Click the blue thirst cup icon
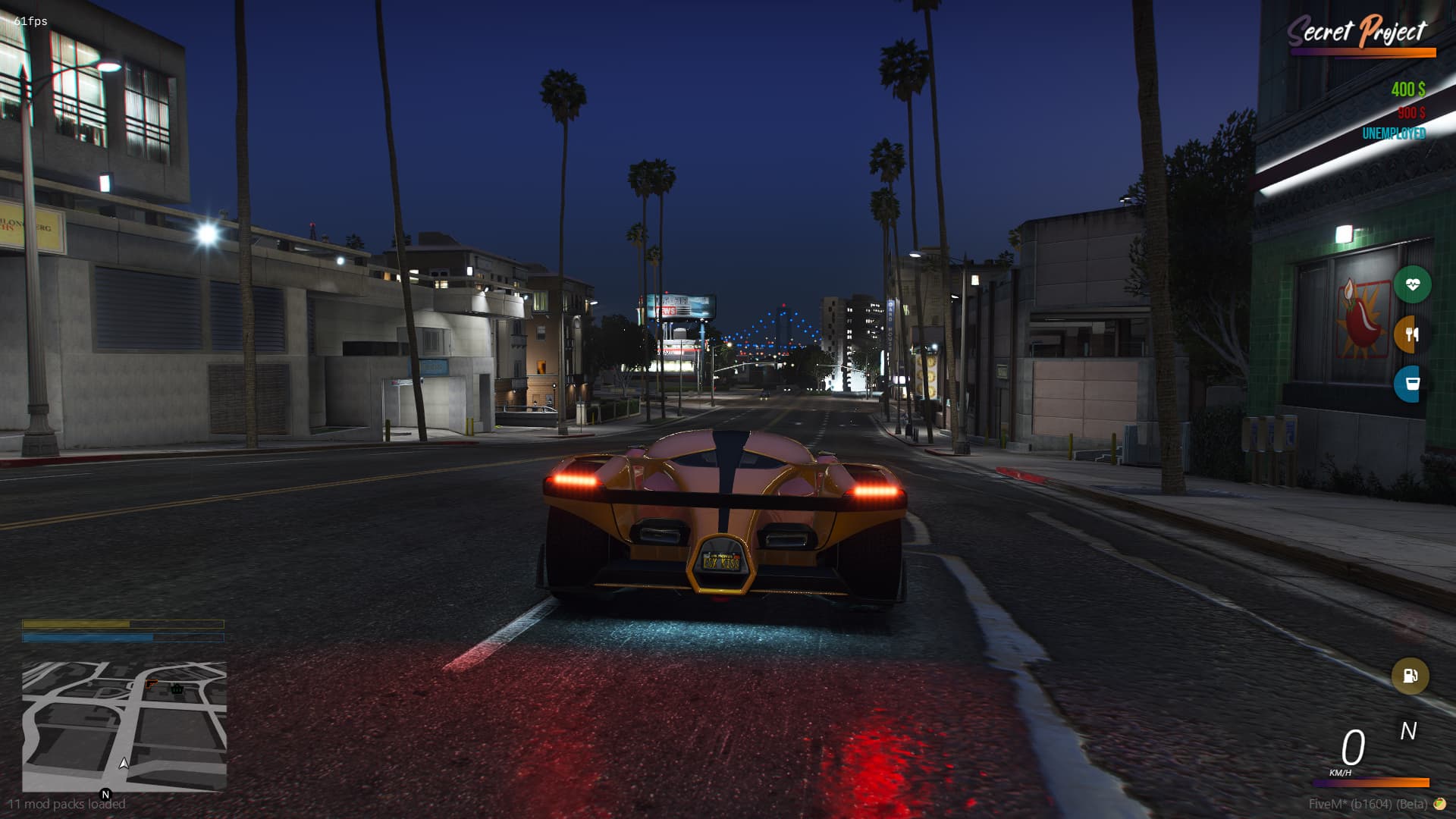1456x819 pixels. pos(1411,383)
